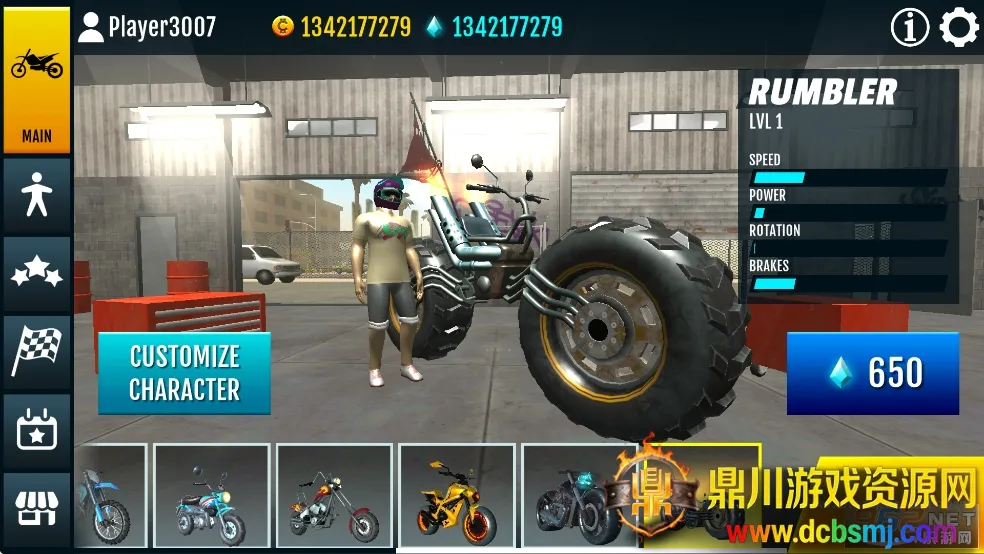Open the settings gear icon

(x=958, y=28)
